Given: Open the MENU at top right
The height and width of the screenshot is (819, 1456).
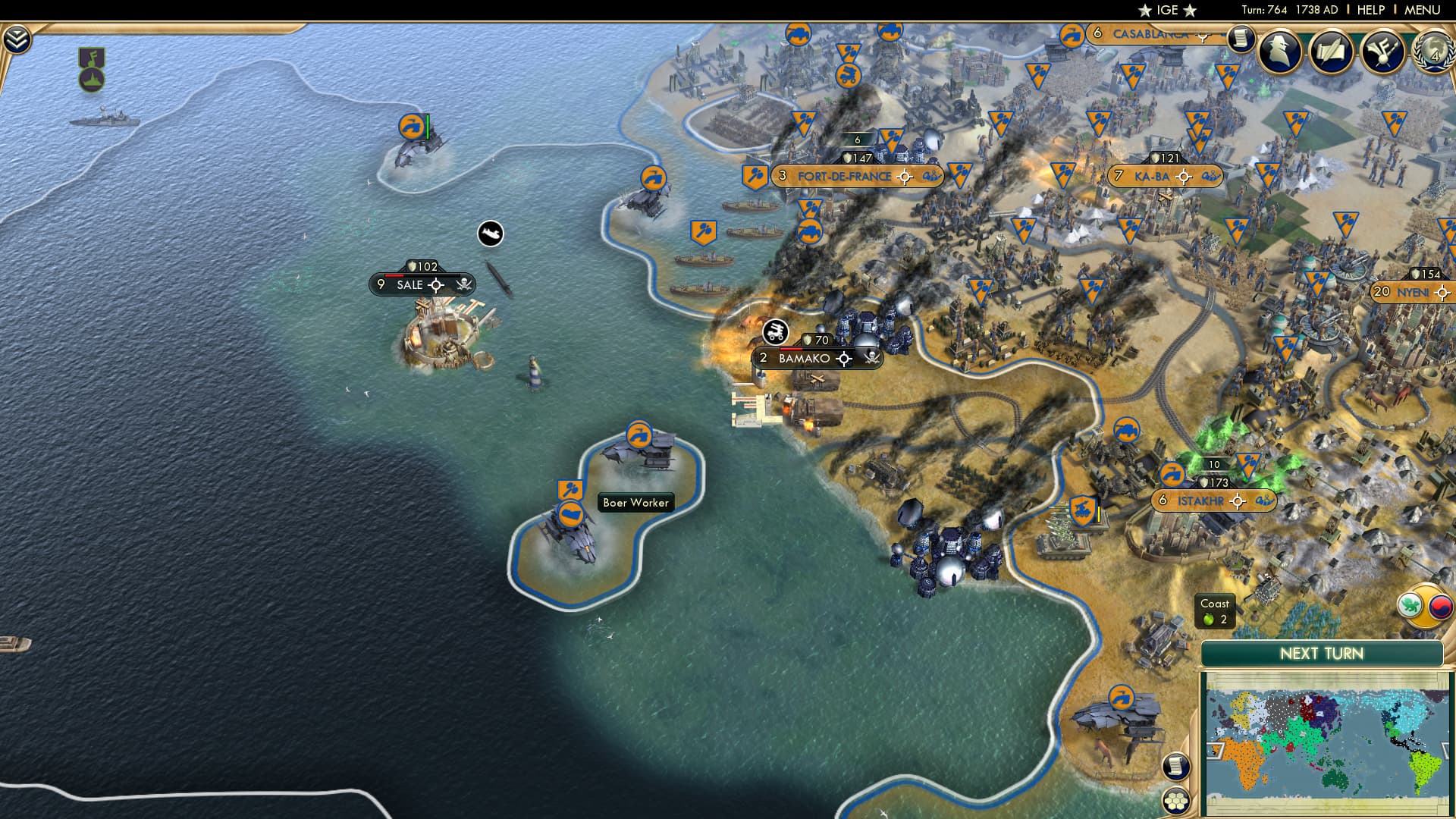Looking at the screenshot, I should pyautogui.click(x=1424, y=10).
